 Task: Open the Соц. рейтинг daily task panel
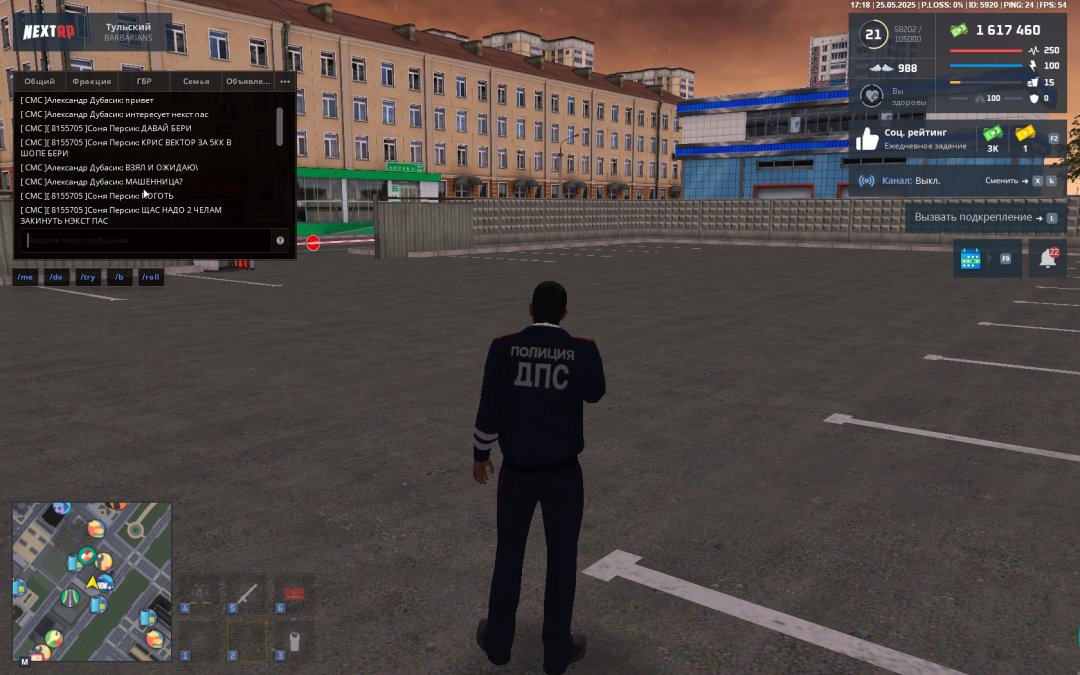pos(911,139)
